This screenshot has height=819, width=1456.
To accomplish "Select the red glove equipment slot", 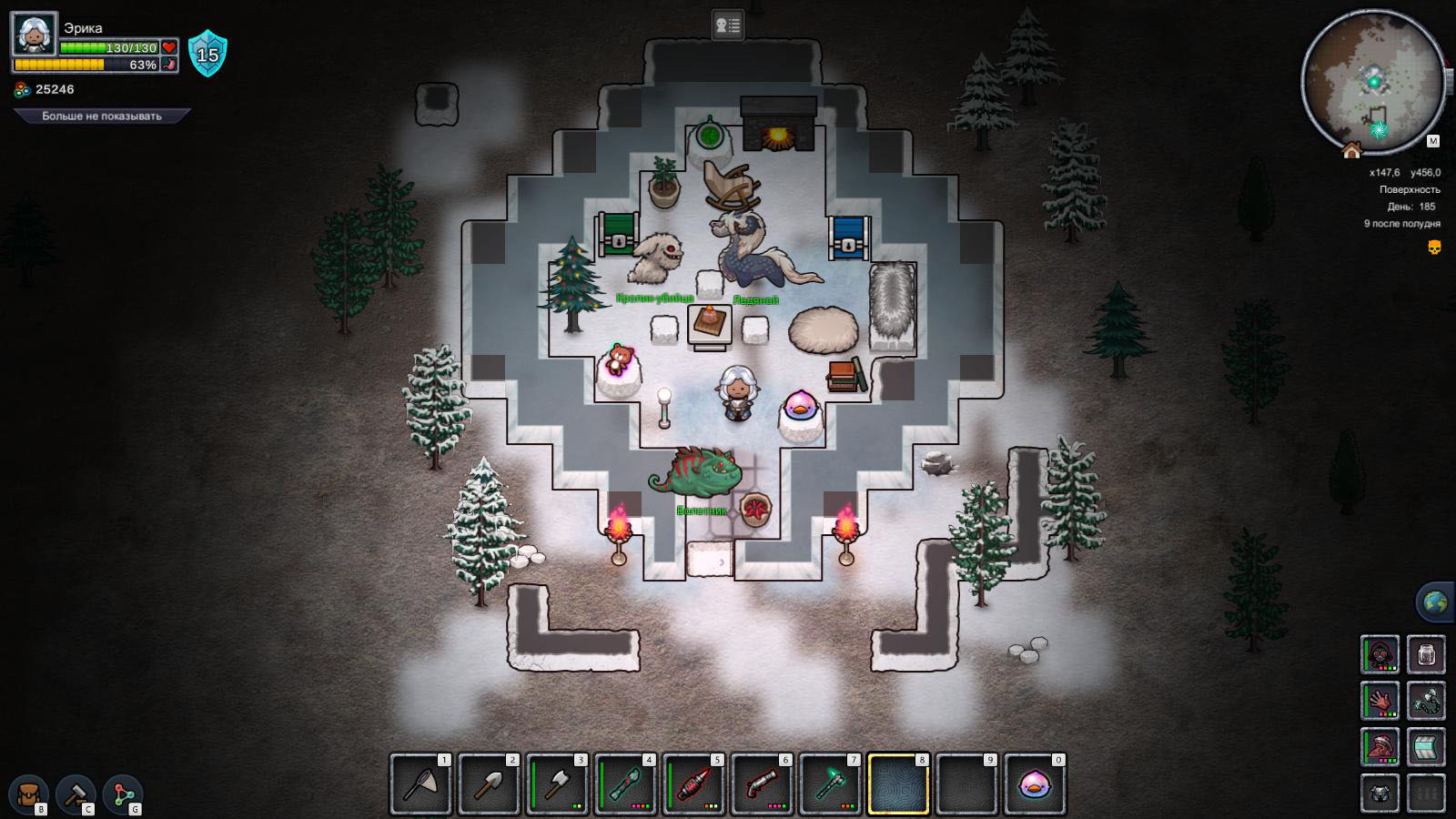I will pos(1380,701).
